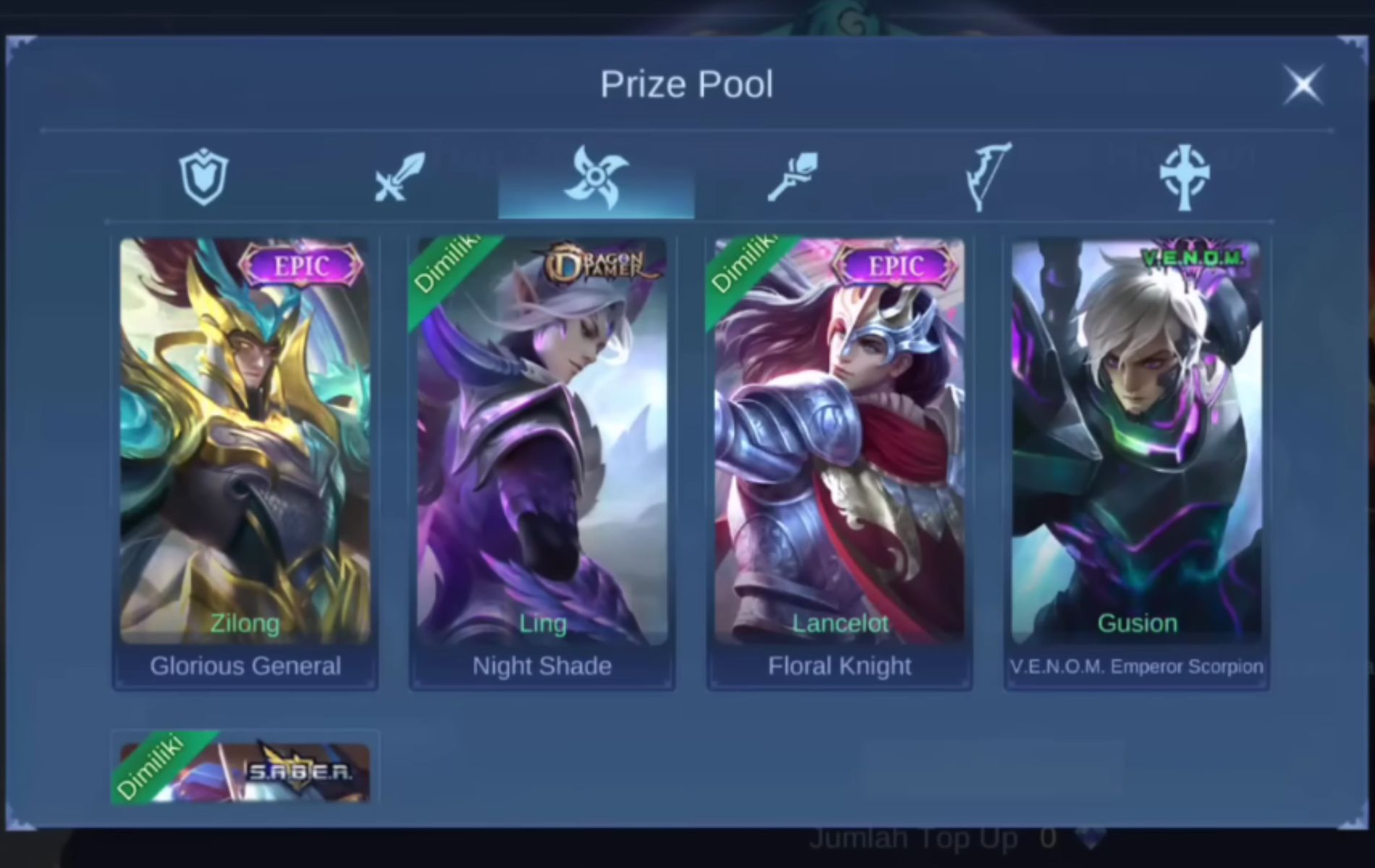The width and height of the screenshot is (1375, 868).
Task: Click the diamond icon beside Jumlah Top Up
Action: click(x=1091, y=837)
